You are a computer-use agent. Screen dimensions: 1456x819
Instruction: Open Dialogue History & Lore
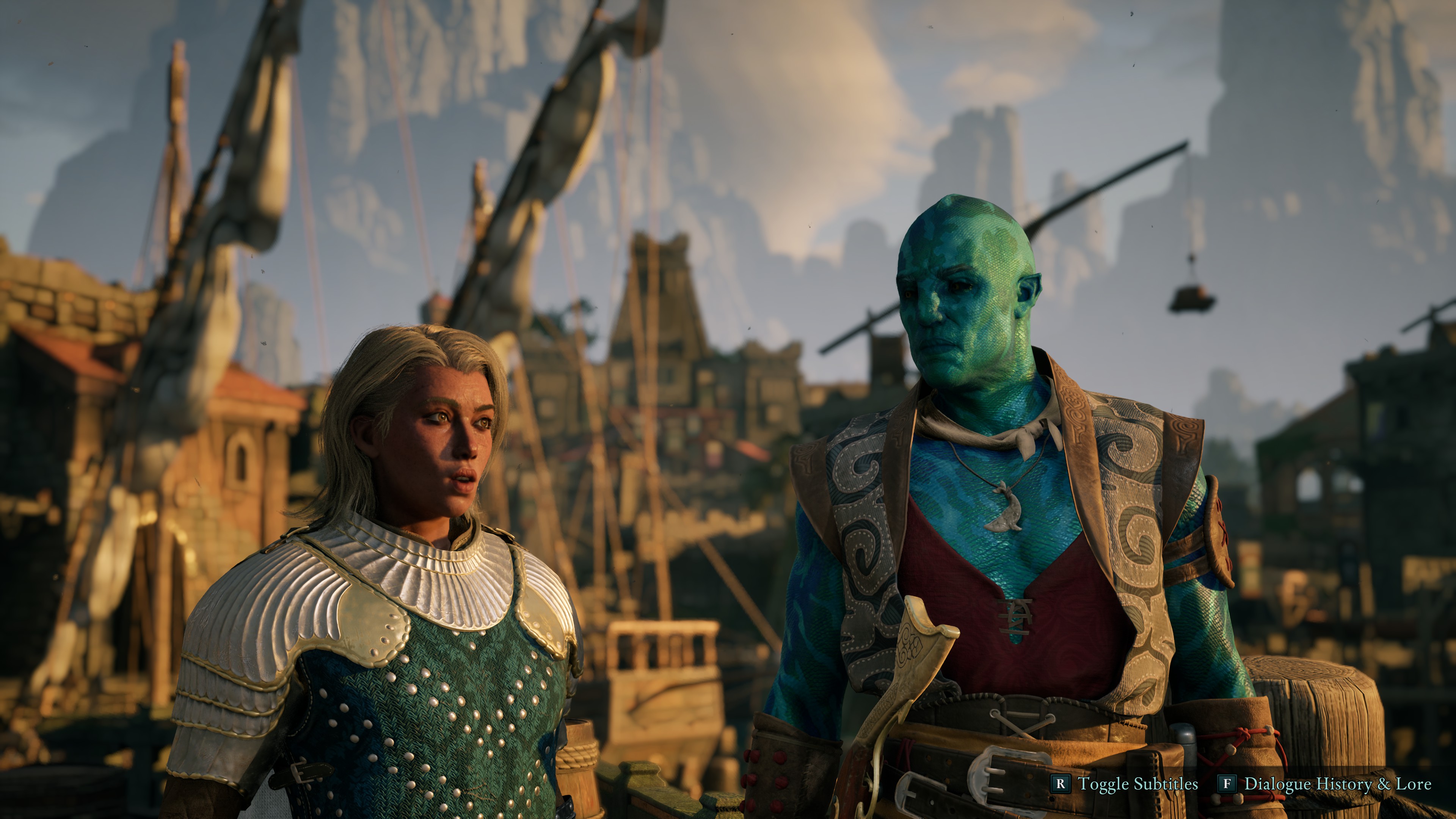click(x=1326, y=784)
